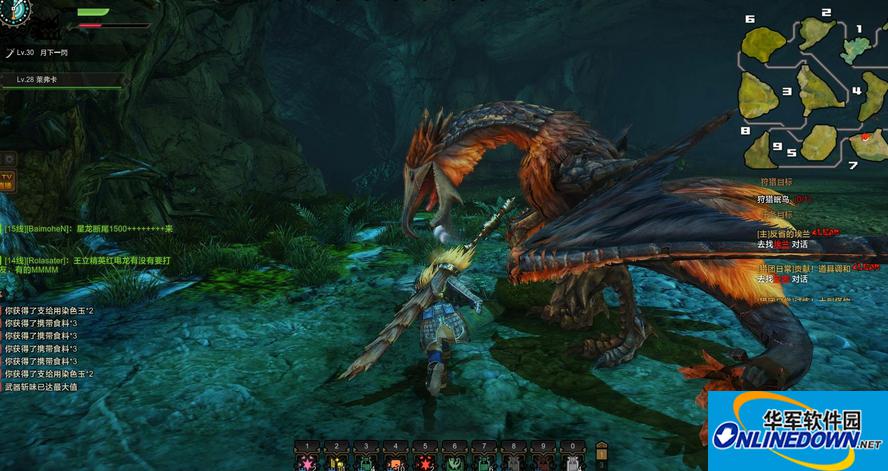This screenshot has width=888, height=471.
Task: Select map zone 6 on the minimap
Action: (764, 42)
